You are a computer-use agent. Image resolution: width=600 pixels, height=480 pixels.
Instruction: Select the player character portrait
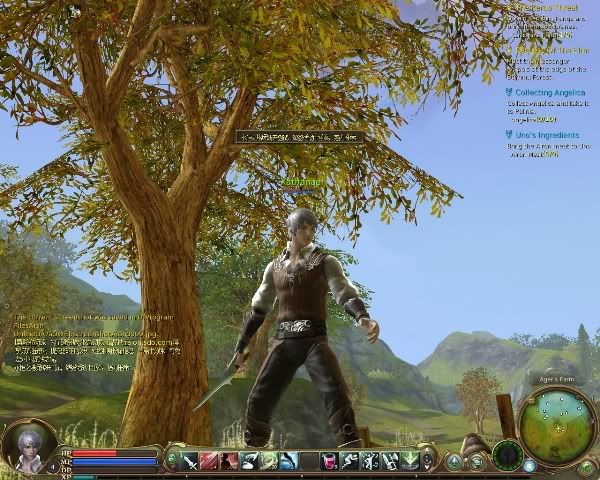(x=27, y=446)
